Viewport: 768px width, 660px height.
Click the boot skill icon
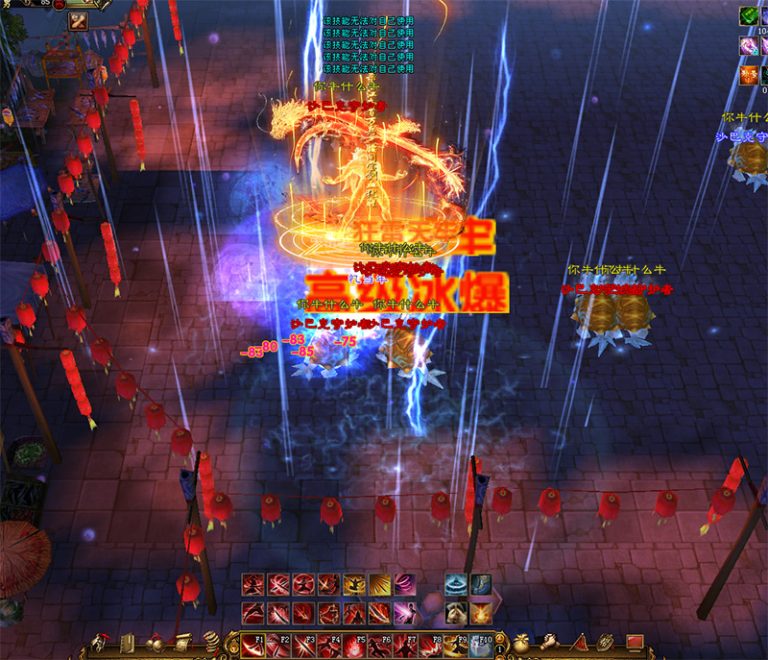pyautogui.click(x=481, y=585)
